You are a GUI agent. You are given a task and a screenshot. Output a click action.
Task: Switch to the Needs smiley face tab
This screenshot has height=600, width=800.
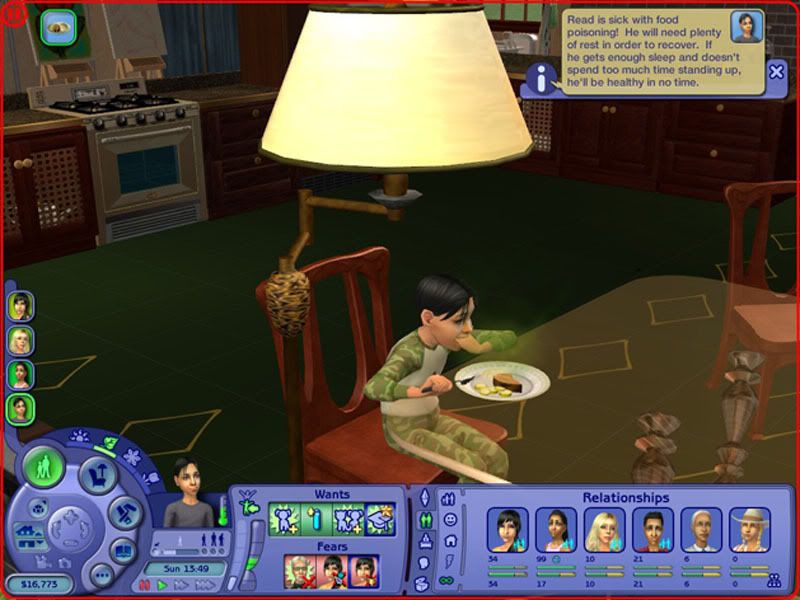[x=450, y=519]
